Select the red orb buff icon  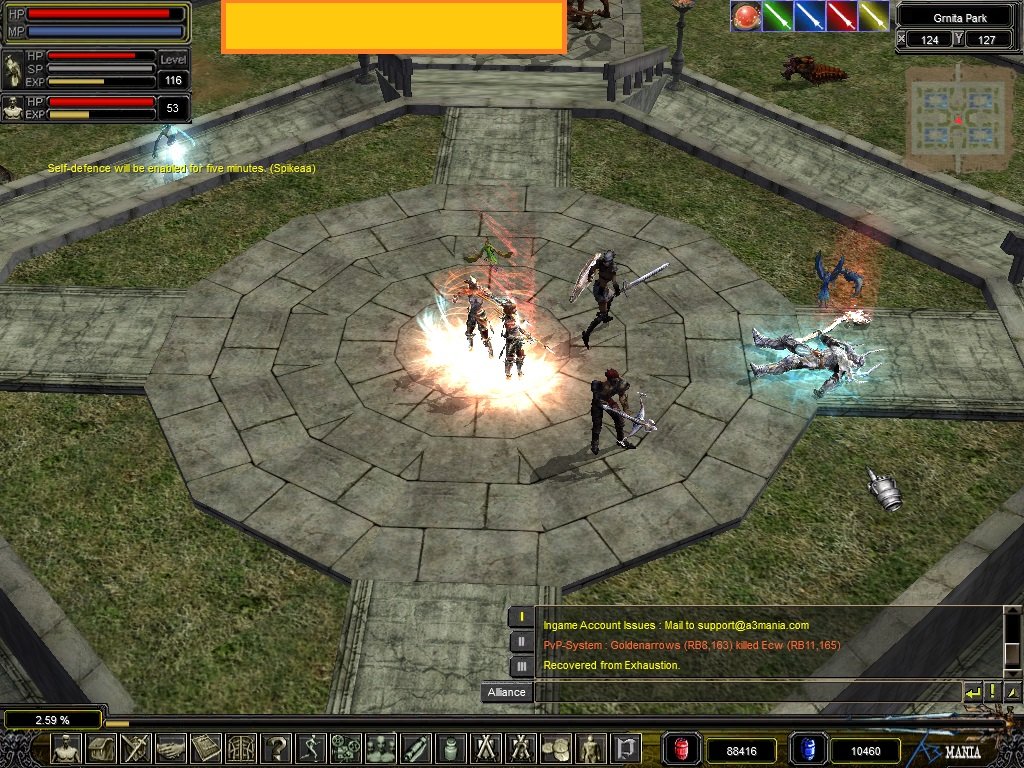click(x=746, y=16)
